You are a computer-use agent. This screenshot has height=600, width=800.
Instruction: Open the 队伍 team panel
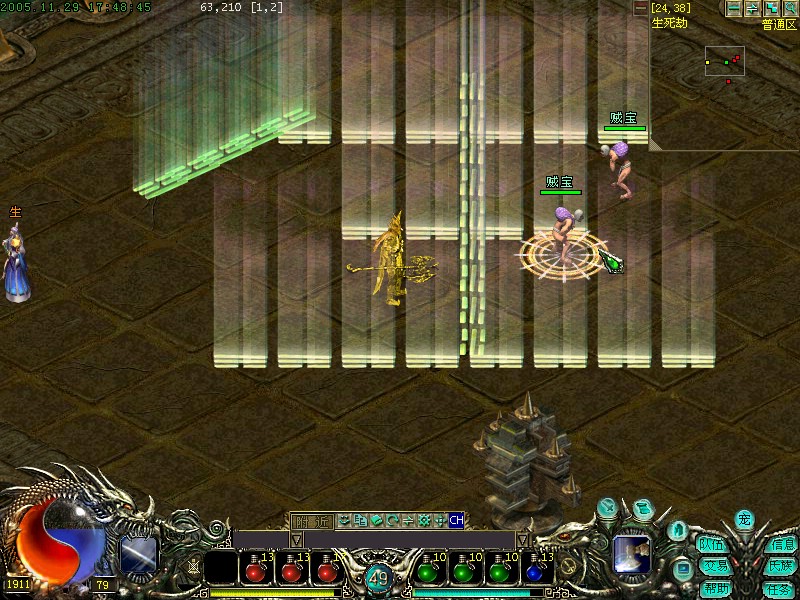712,545
